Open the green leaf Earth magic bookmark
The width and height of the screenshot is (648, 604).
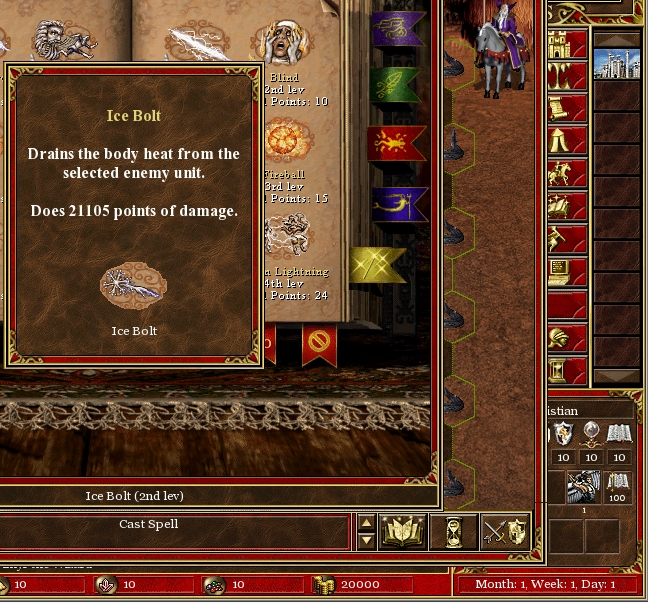(x=398, y=85)
